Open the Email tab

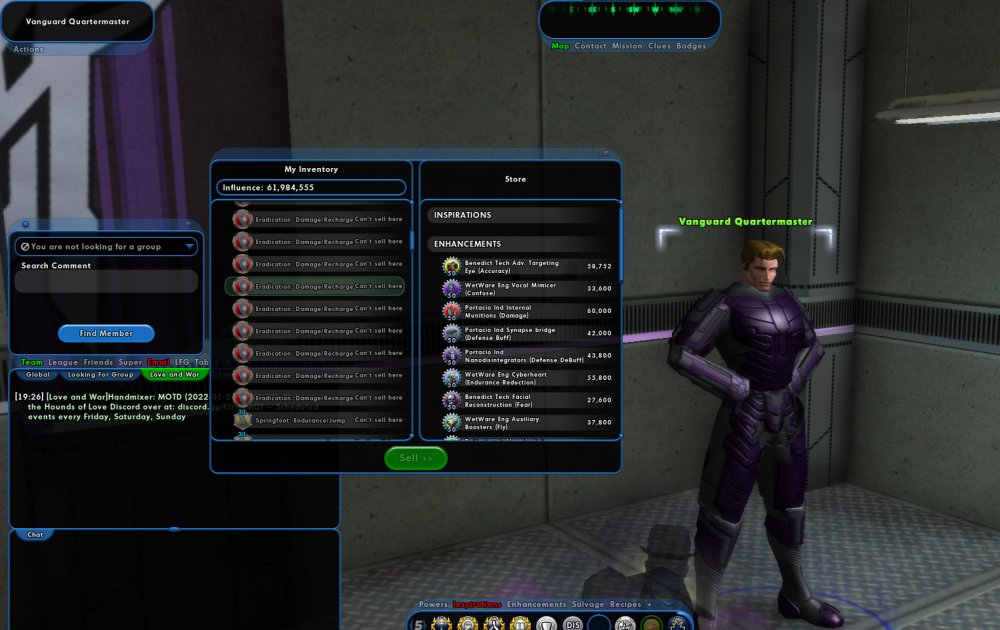[x=158, y=362]
